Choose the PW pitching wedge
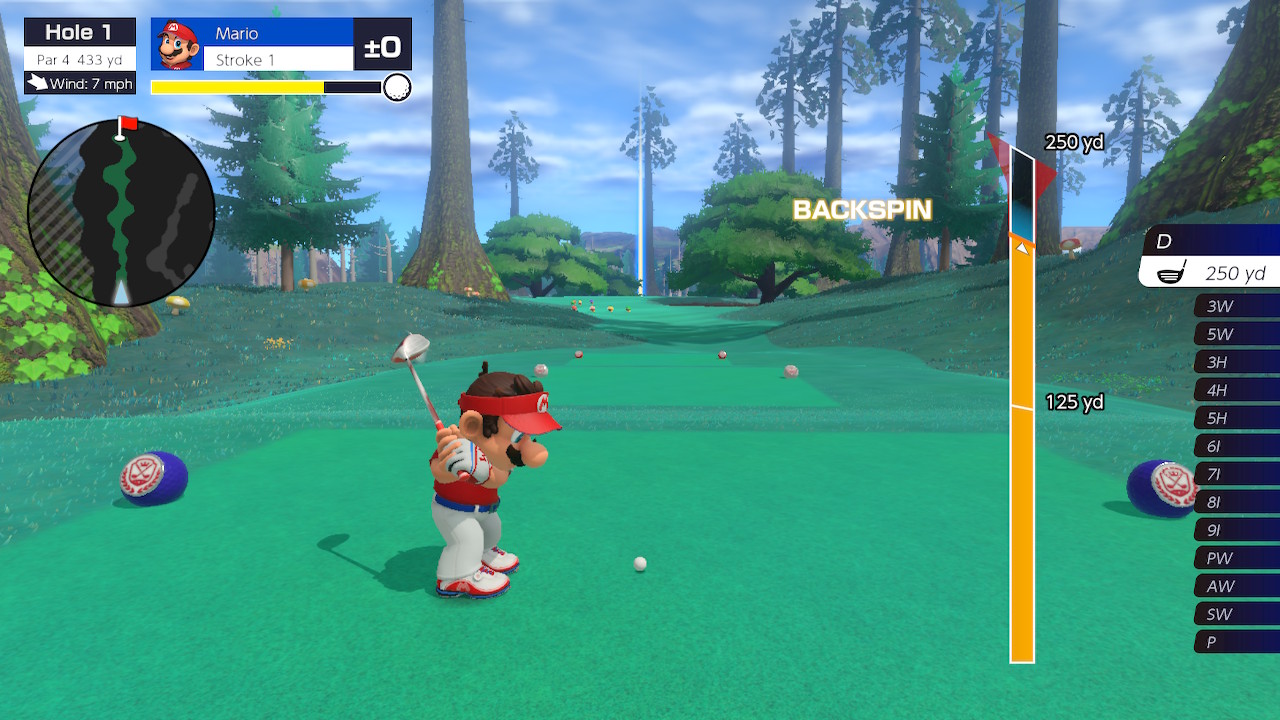This screenshot has width=1280, height=720. click(1236, 558)
